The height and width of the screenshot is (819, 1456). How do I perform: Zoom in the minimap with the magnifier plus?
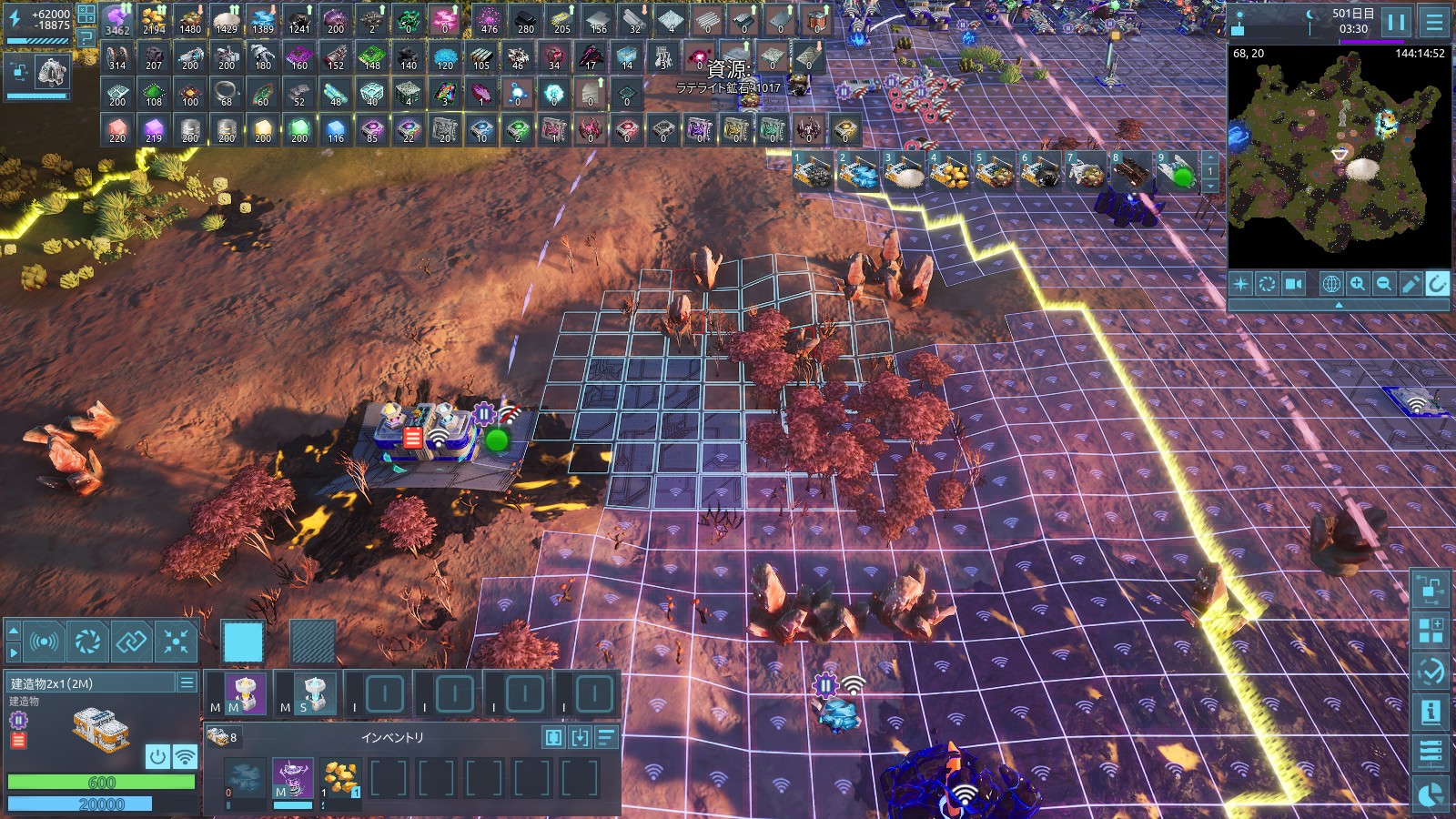tap(1358, 284)
